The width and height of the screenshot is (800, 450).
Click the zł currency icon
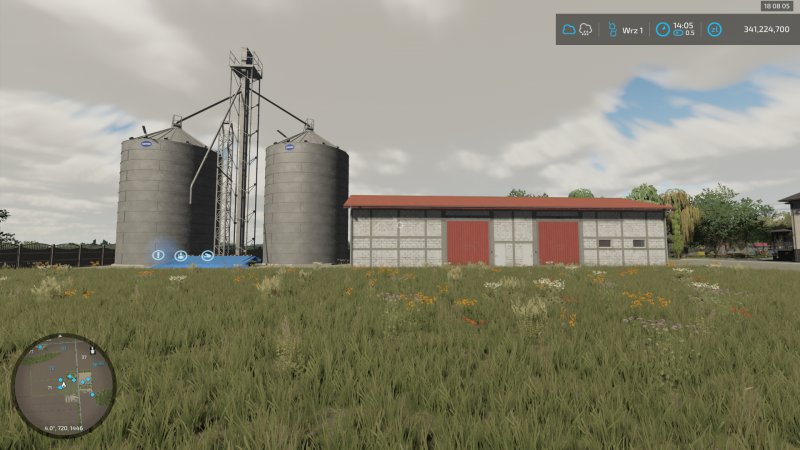(715, 29)
